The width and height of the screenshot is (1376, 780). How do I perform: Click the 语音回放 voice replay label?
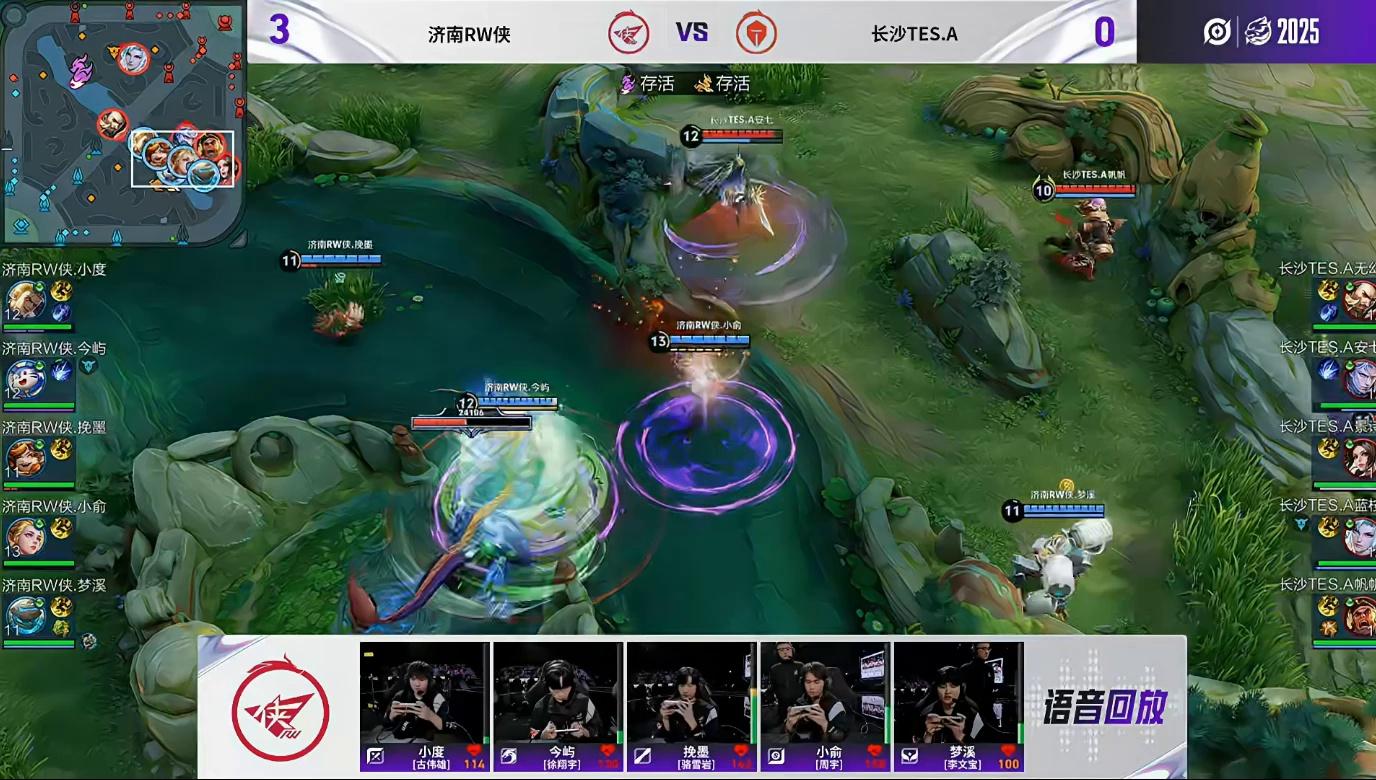coord(1104,707)
